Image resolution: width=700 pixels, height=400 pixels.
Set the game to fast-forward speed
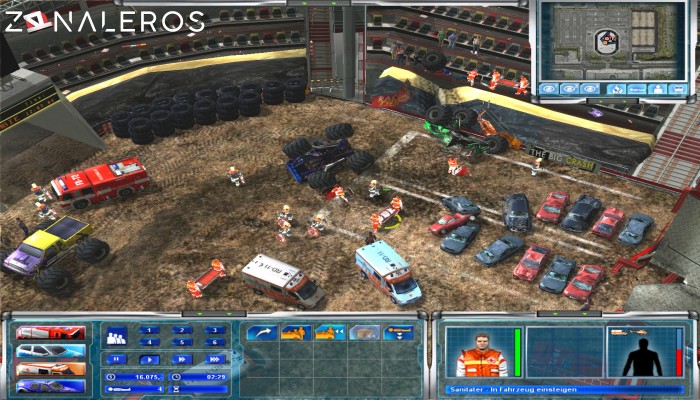(x=181, y=358)
